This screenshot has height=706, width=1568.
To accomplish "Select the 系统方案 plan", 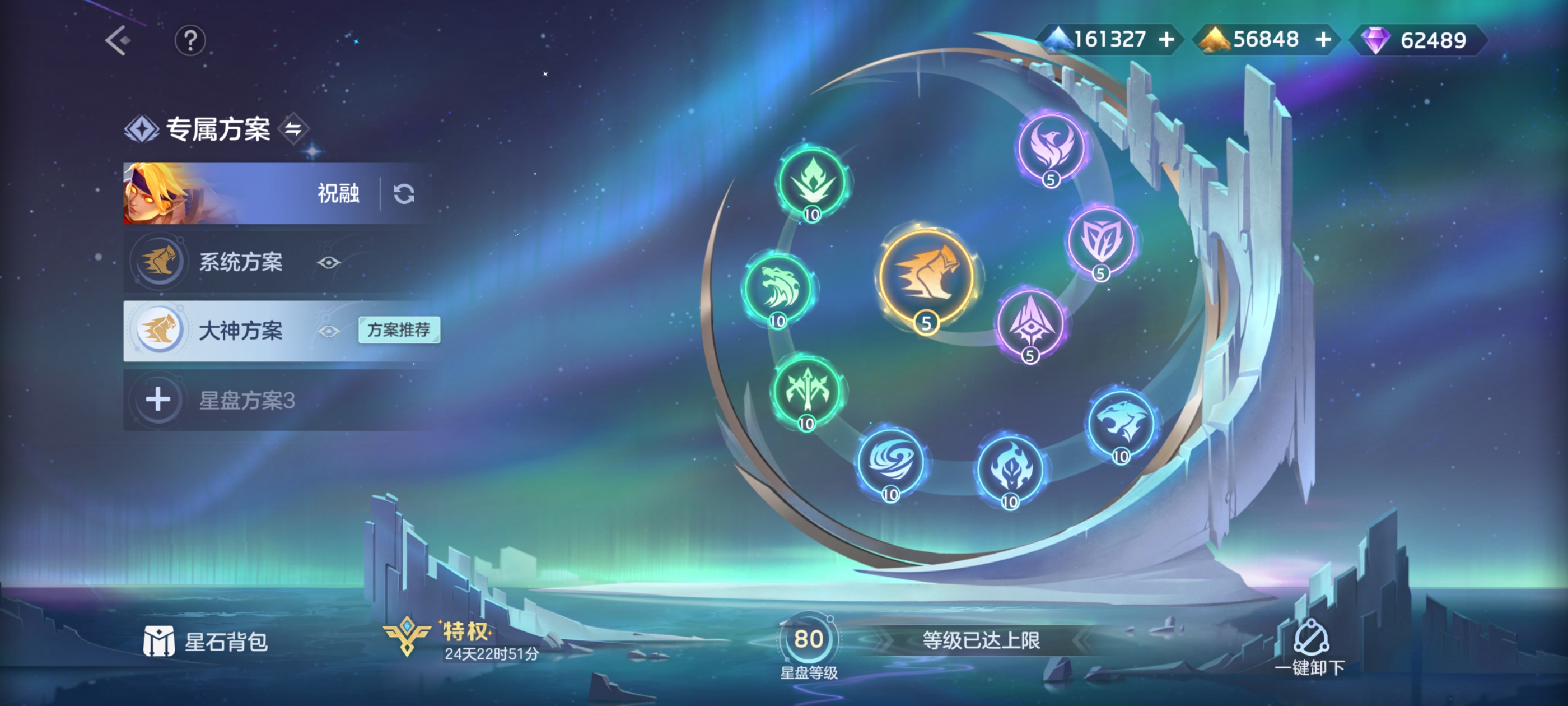I will coord(240,262).
